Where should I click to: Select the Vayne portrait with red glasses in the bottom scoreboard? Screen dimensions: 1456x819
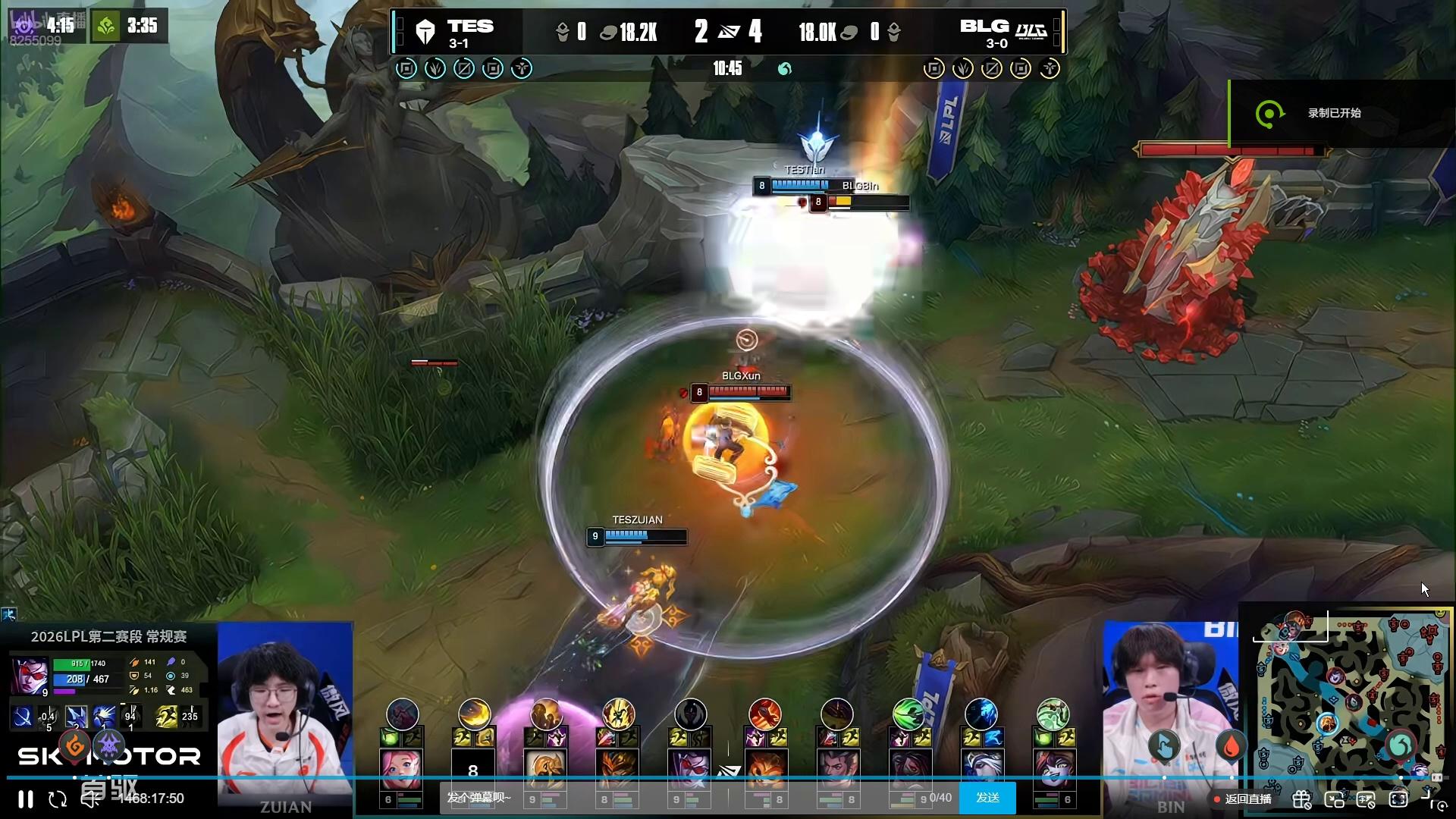[690, 769]
